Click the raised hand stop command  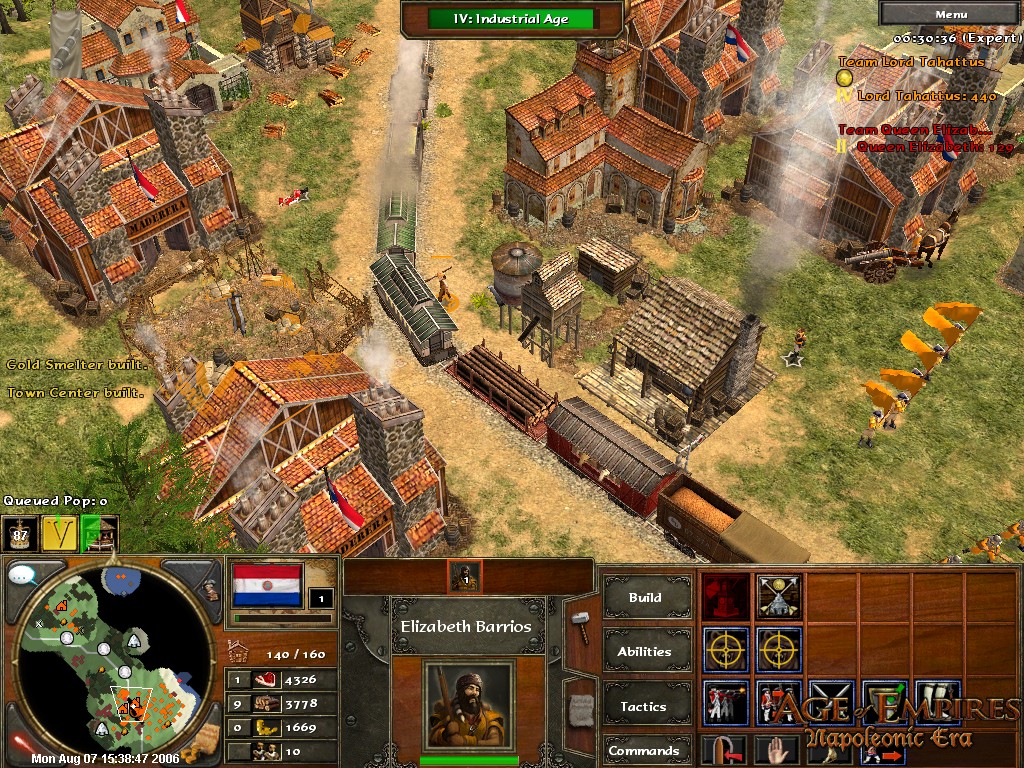coord(779,751)
